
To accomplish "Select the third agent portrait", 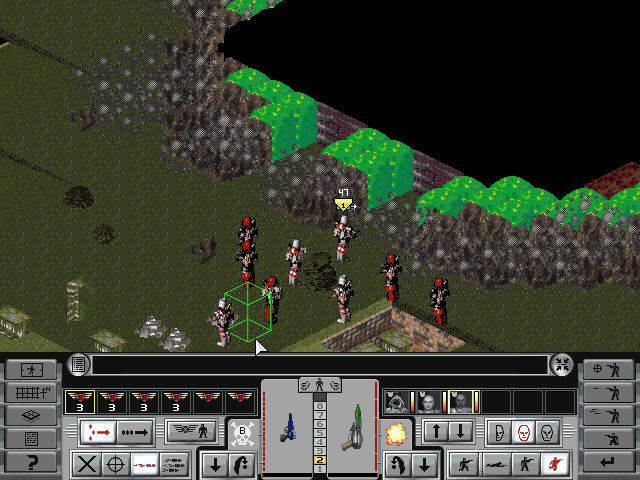I will [x=460, y=402].
